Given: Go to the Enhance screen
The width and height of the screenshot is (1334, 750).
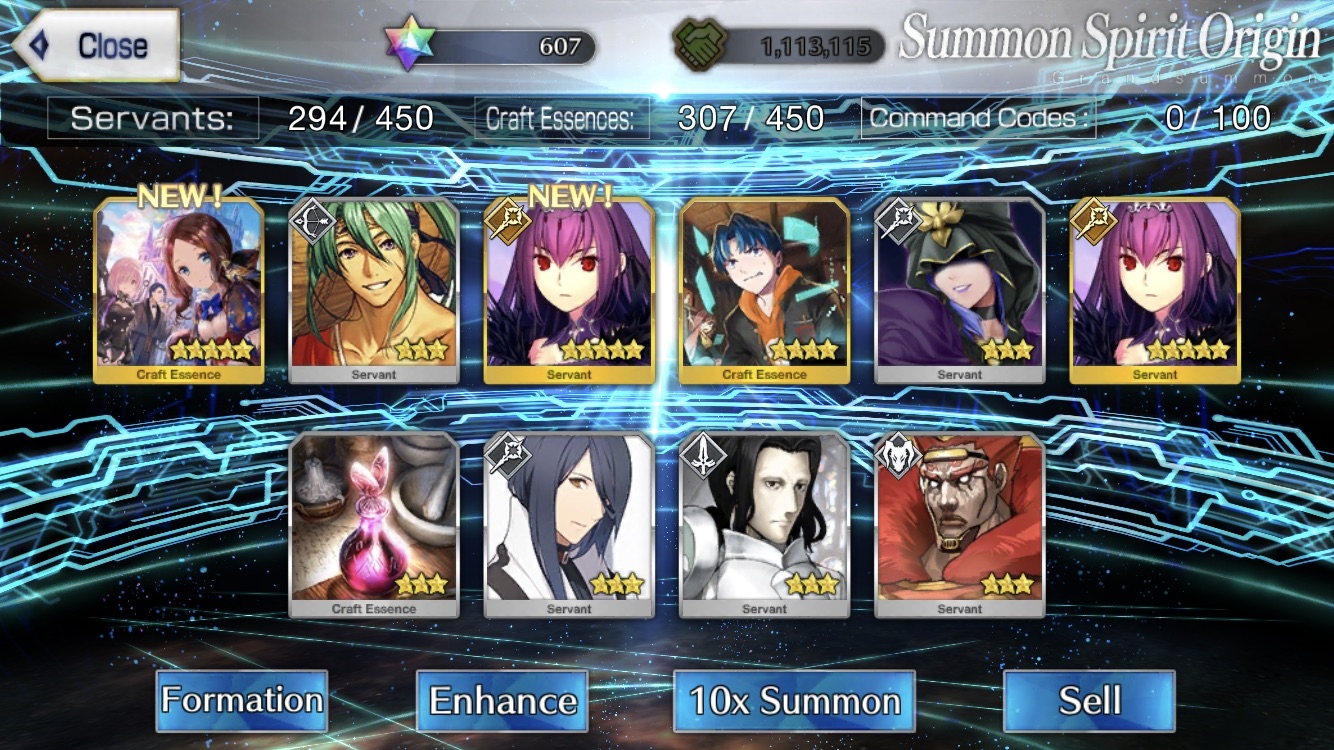Looking at the screenshot, I should tap(502, 700).
